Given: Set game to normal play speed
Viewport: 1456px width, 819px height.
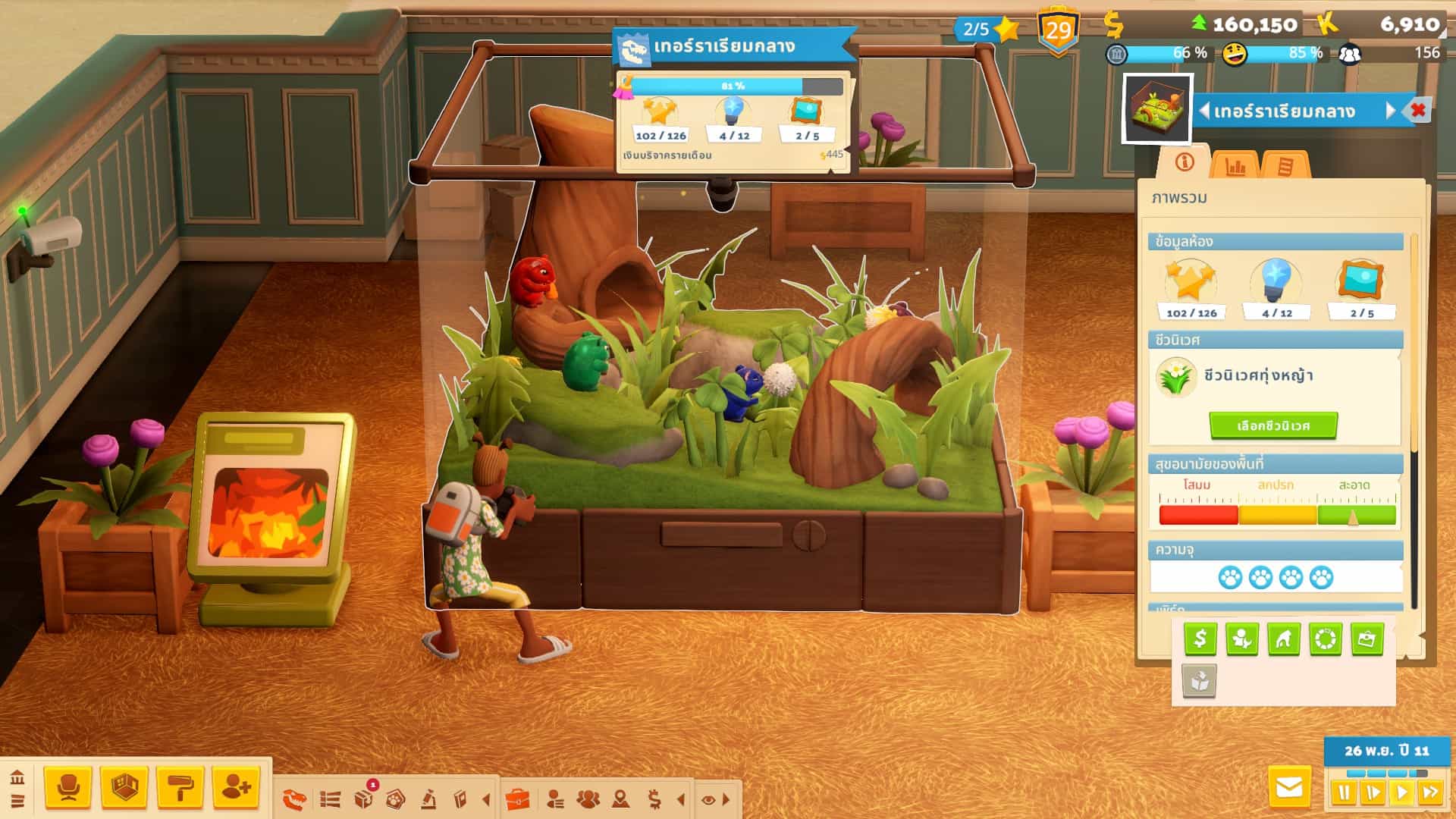Looking at the screenshot, I should coord(1402,793).
